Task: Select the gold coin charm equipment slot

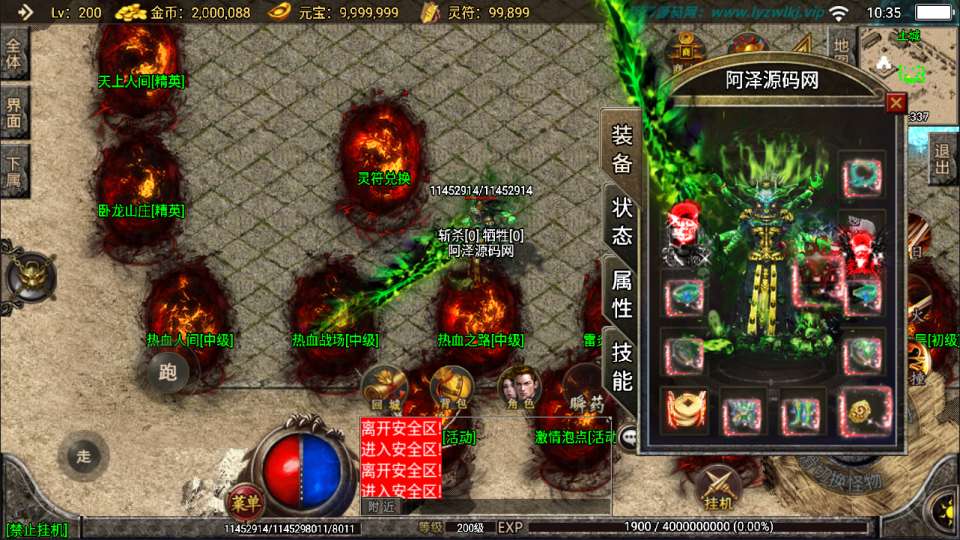Action: click(x=684, y=412)
